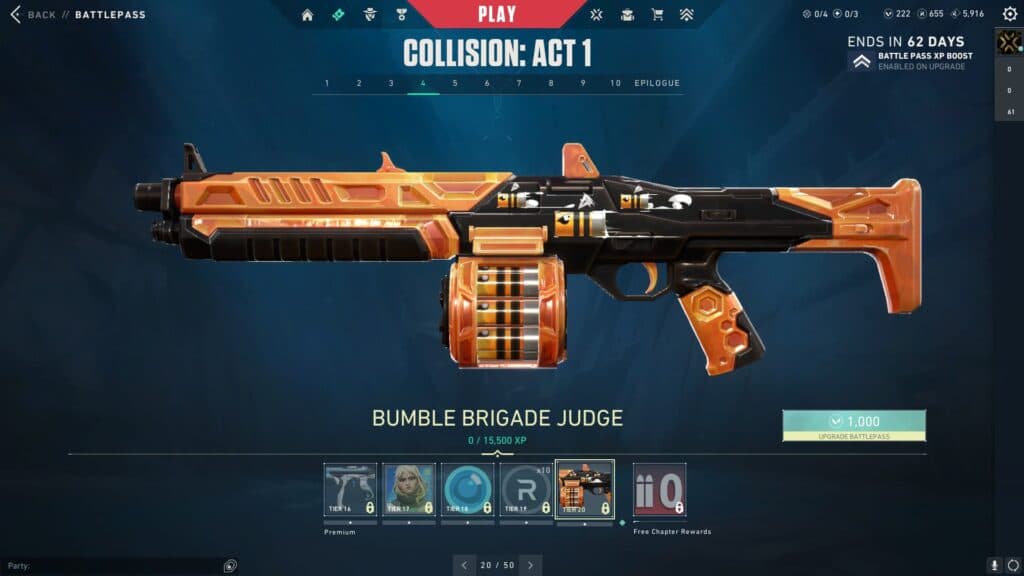Open the store cart icon

point(657,15)
